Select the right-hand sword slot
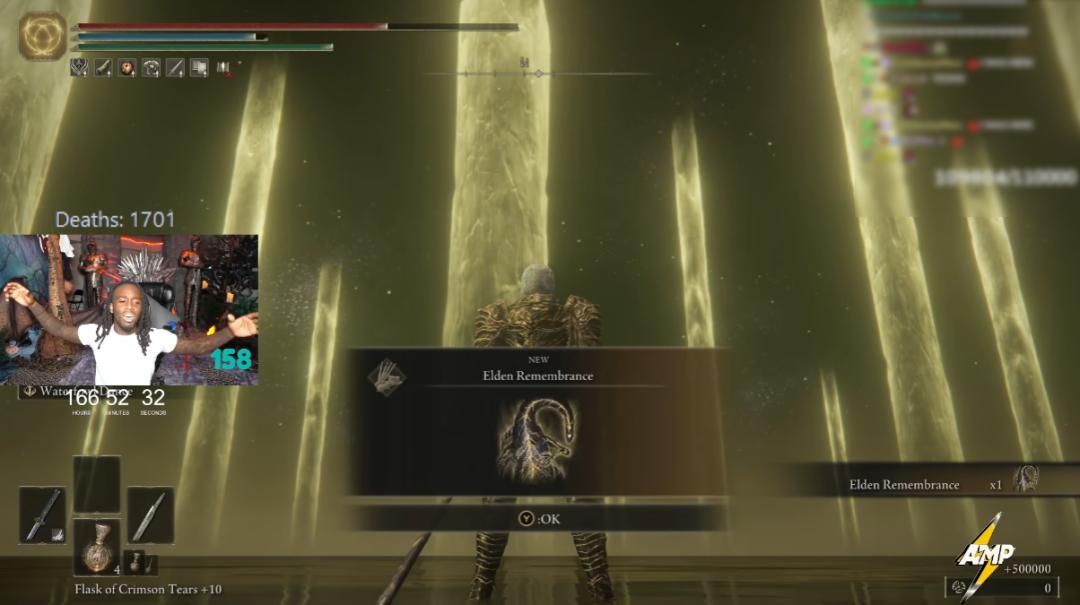Viewport: 1080px width, 605px height. (150, 515)
